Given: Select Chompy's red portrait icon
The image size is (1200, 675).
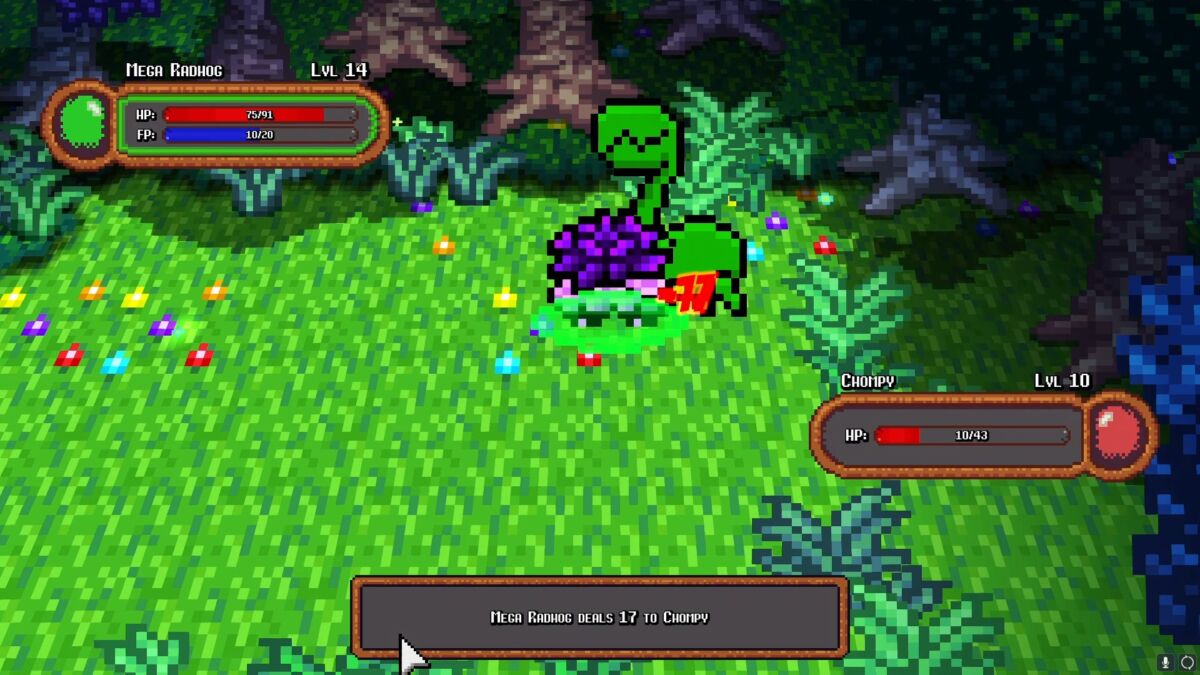Looking at the screenshot, I should click(1118, 434).
